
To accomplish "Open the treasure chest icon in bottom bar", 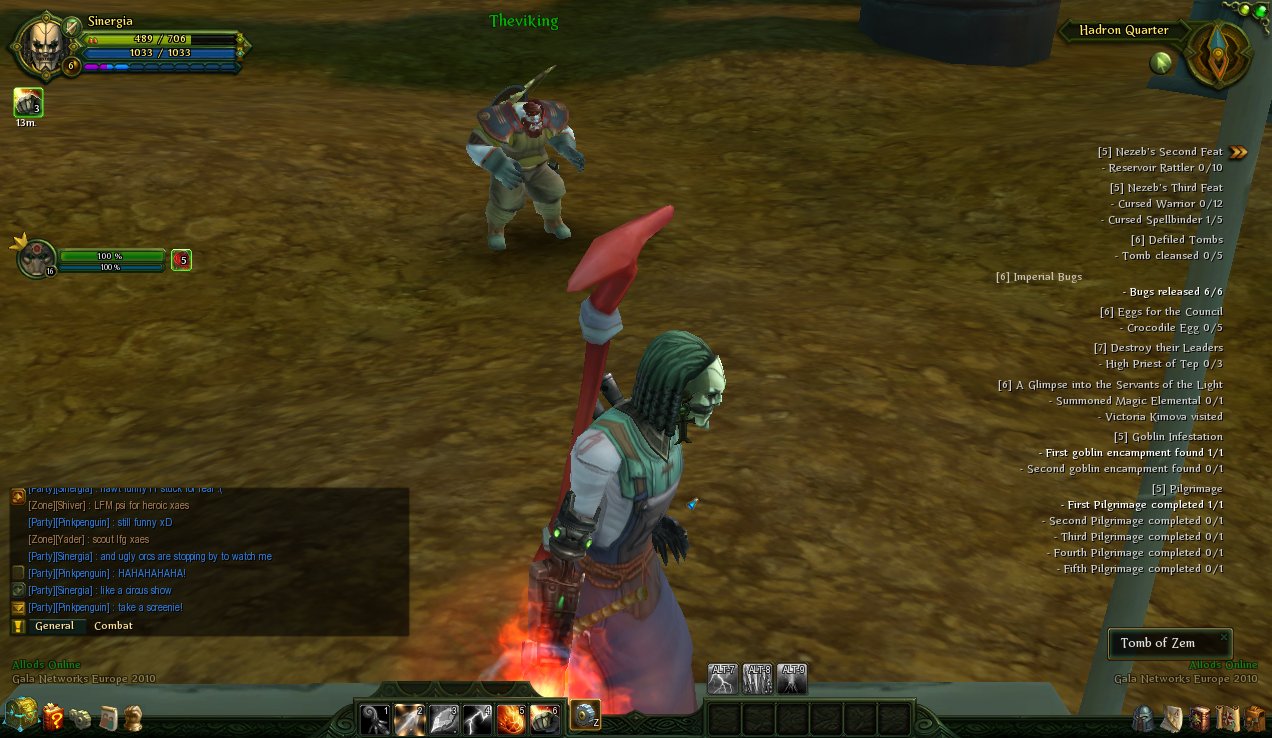I will [x=20, y=715].
